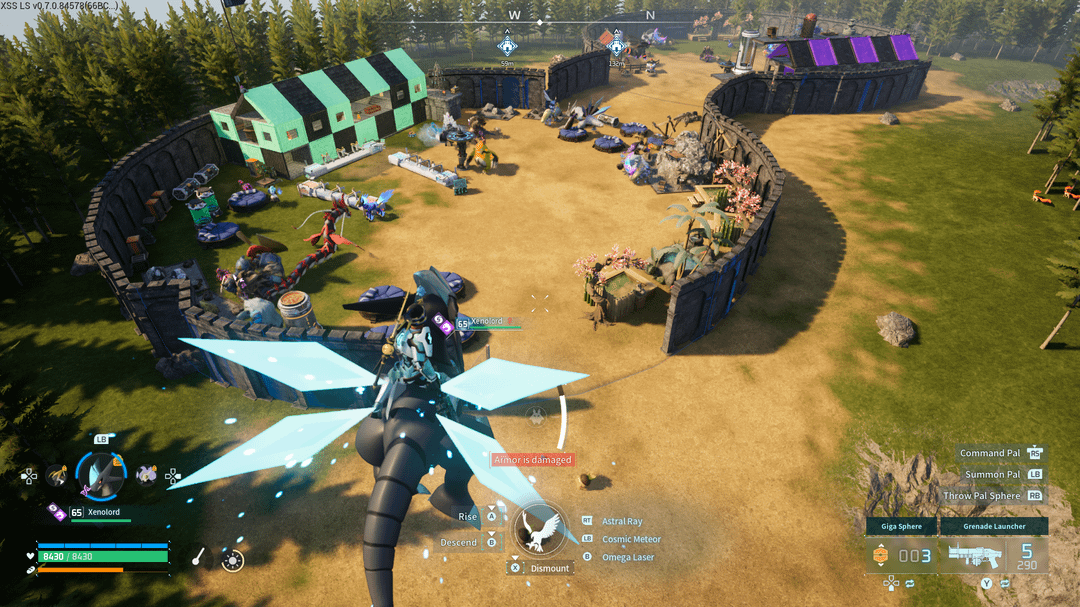
Task: Fire the Omega Laser skill
Action: (627, 557)
